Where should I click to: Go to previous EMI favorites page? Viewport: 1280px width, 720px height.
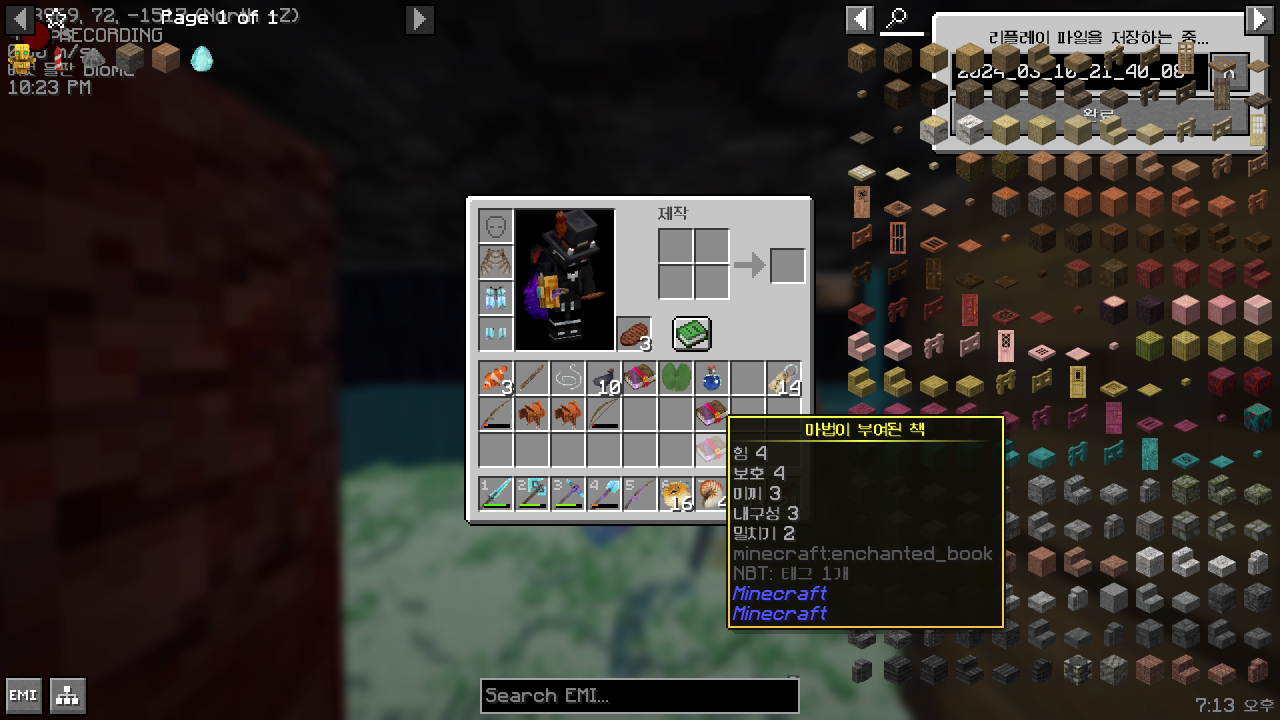tap(20, 19)
